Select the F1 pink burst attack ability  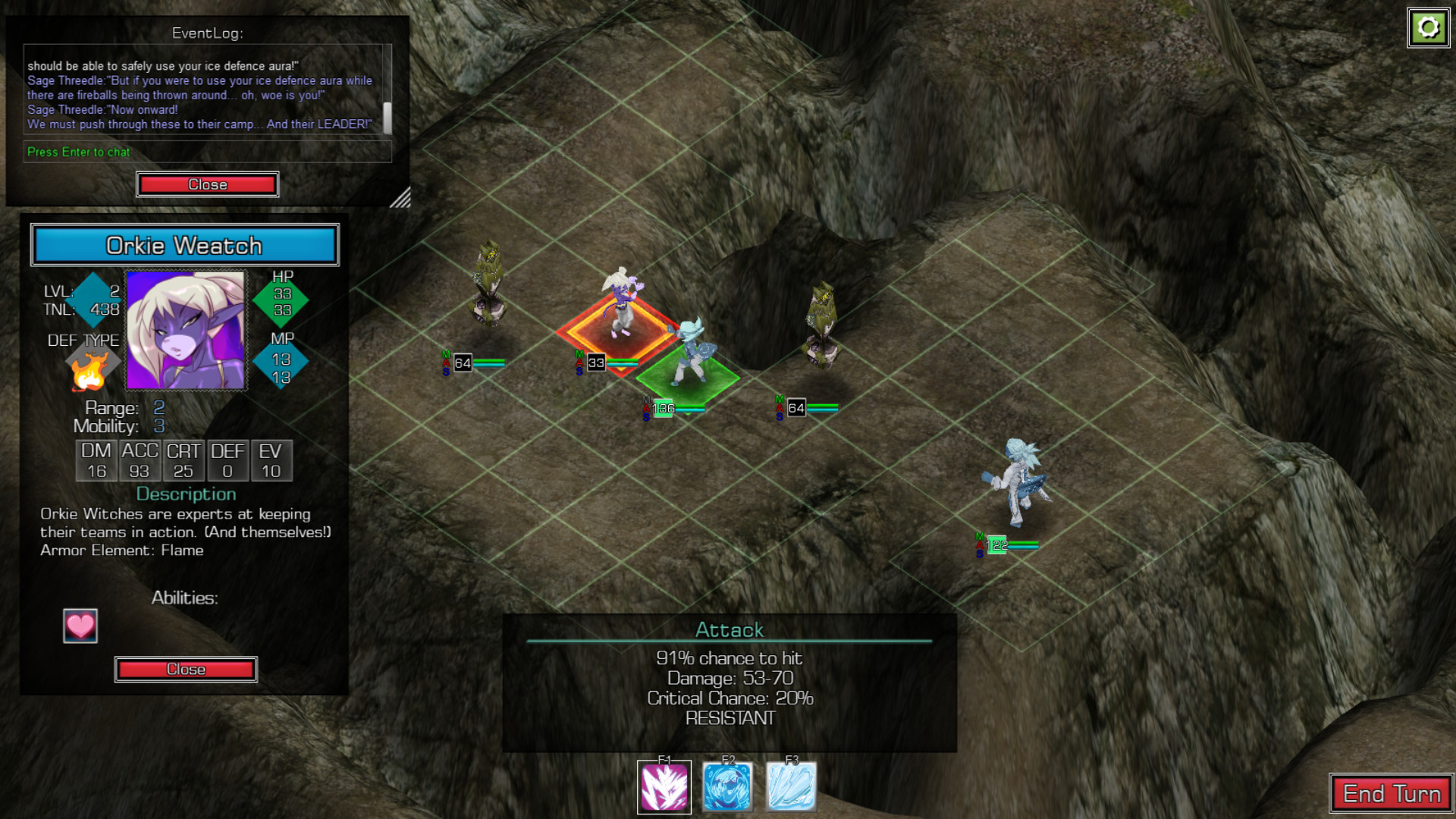[664, 787]
